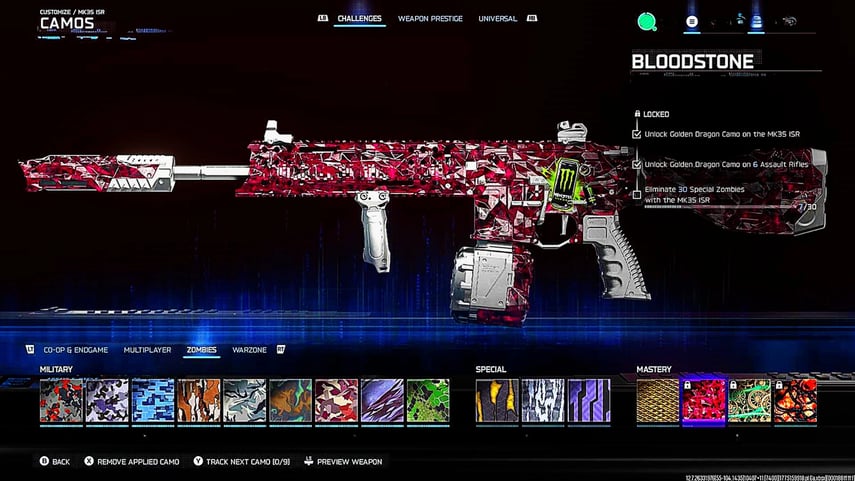Open the Weapon Prestige tab
This screenshot has width=855, height=481.
click(x=430, y=18)
